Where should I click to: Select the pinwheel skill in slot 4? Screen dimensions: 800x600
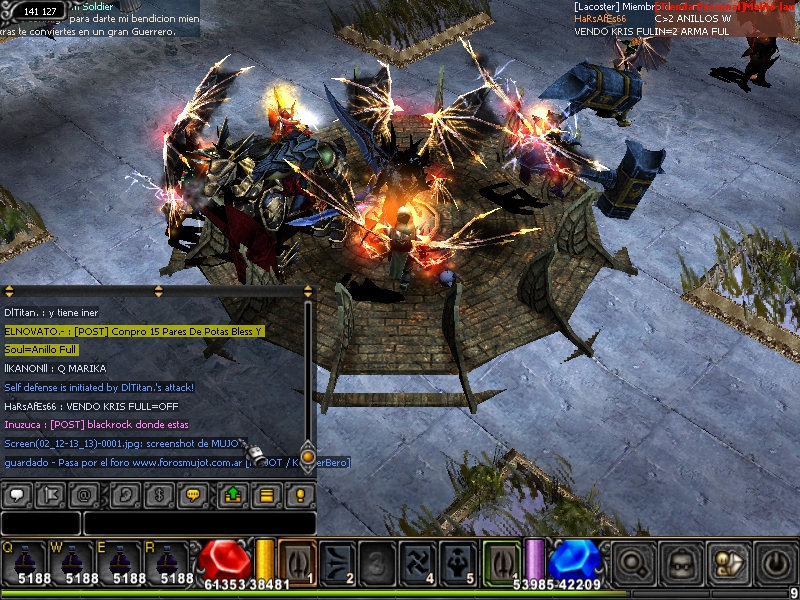419,561
